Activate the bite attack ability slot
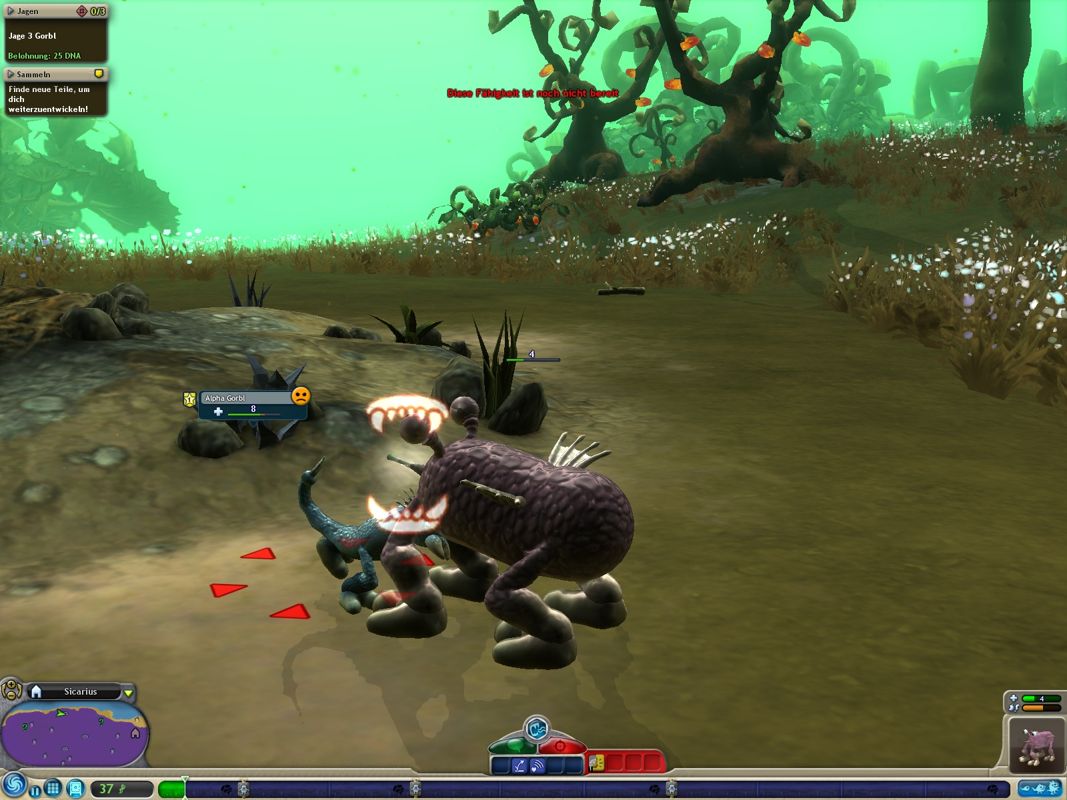 pos(598,763)
